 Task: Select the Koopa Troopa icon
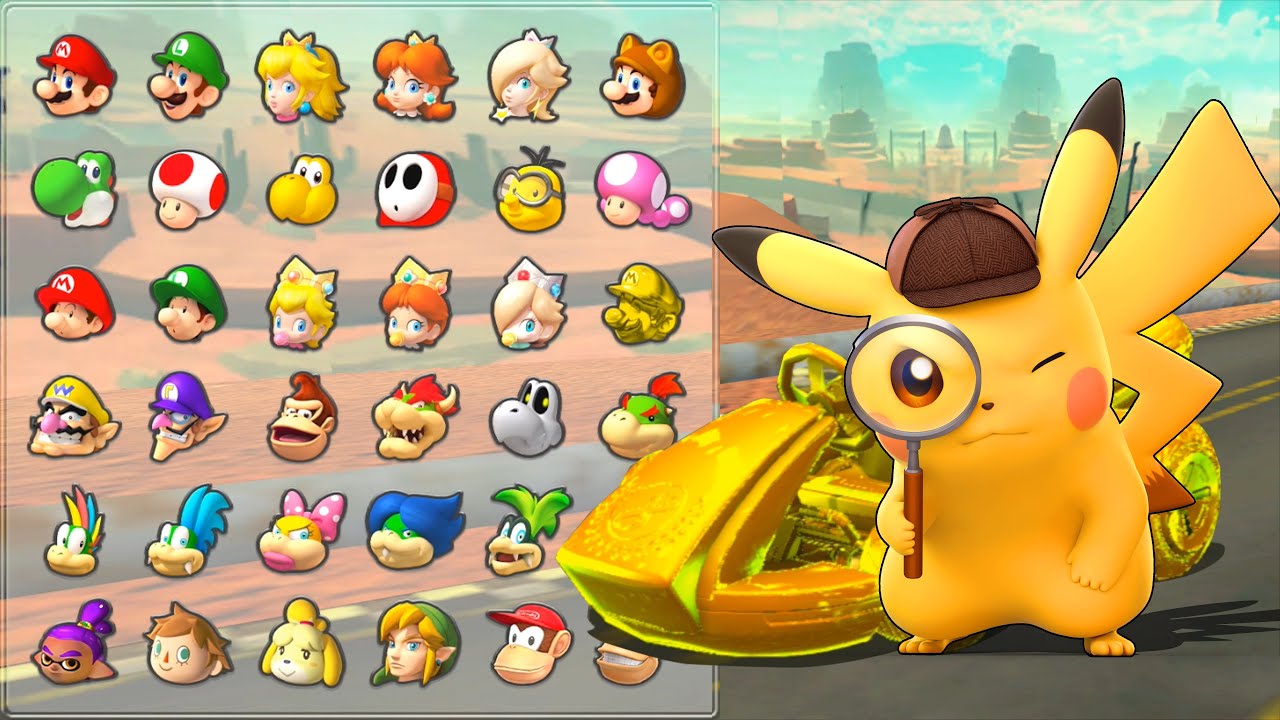tap(303, 192)
